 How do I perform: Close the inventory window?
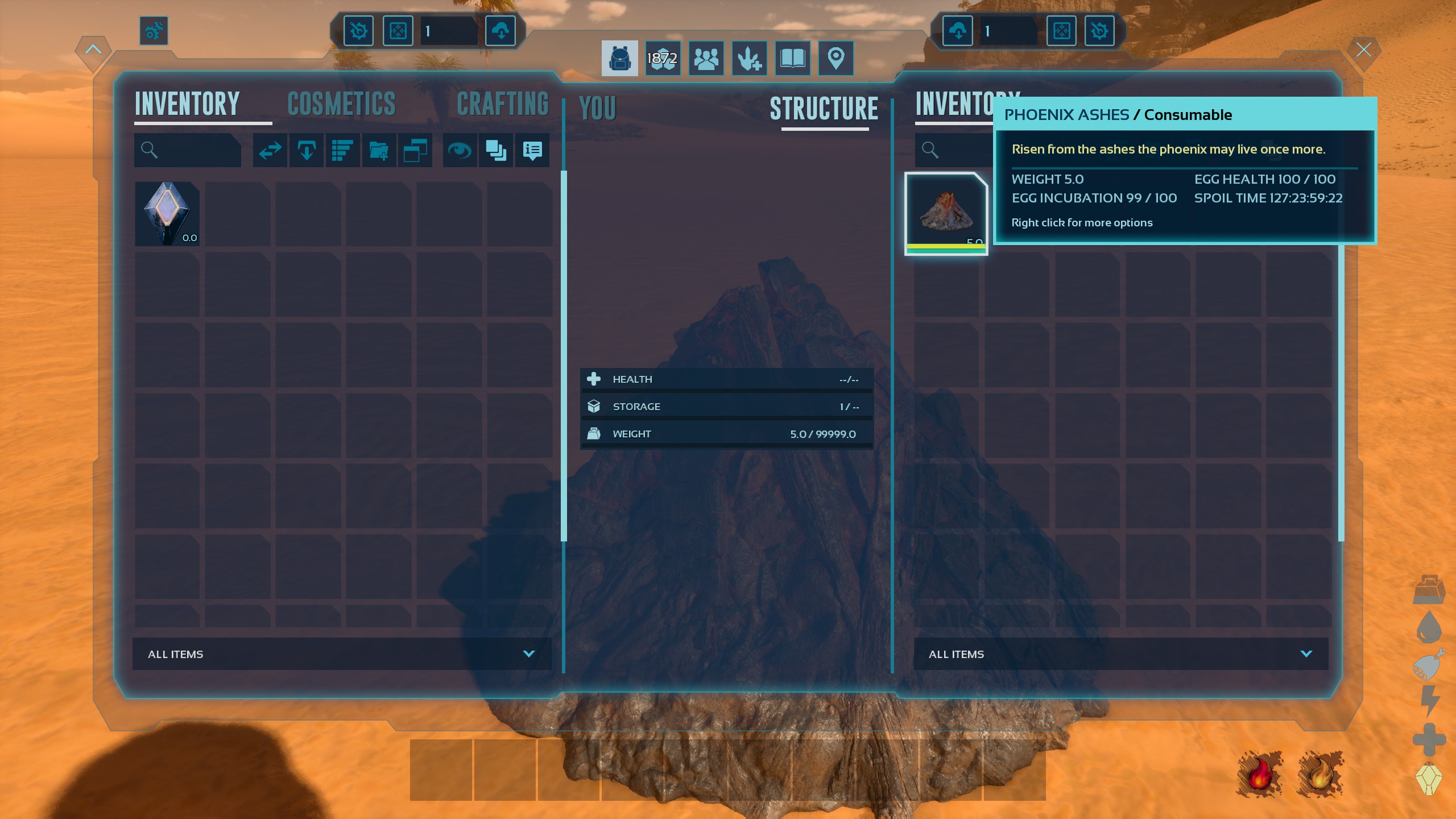(x=1363, y=50)
